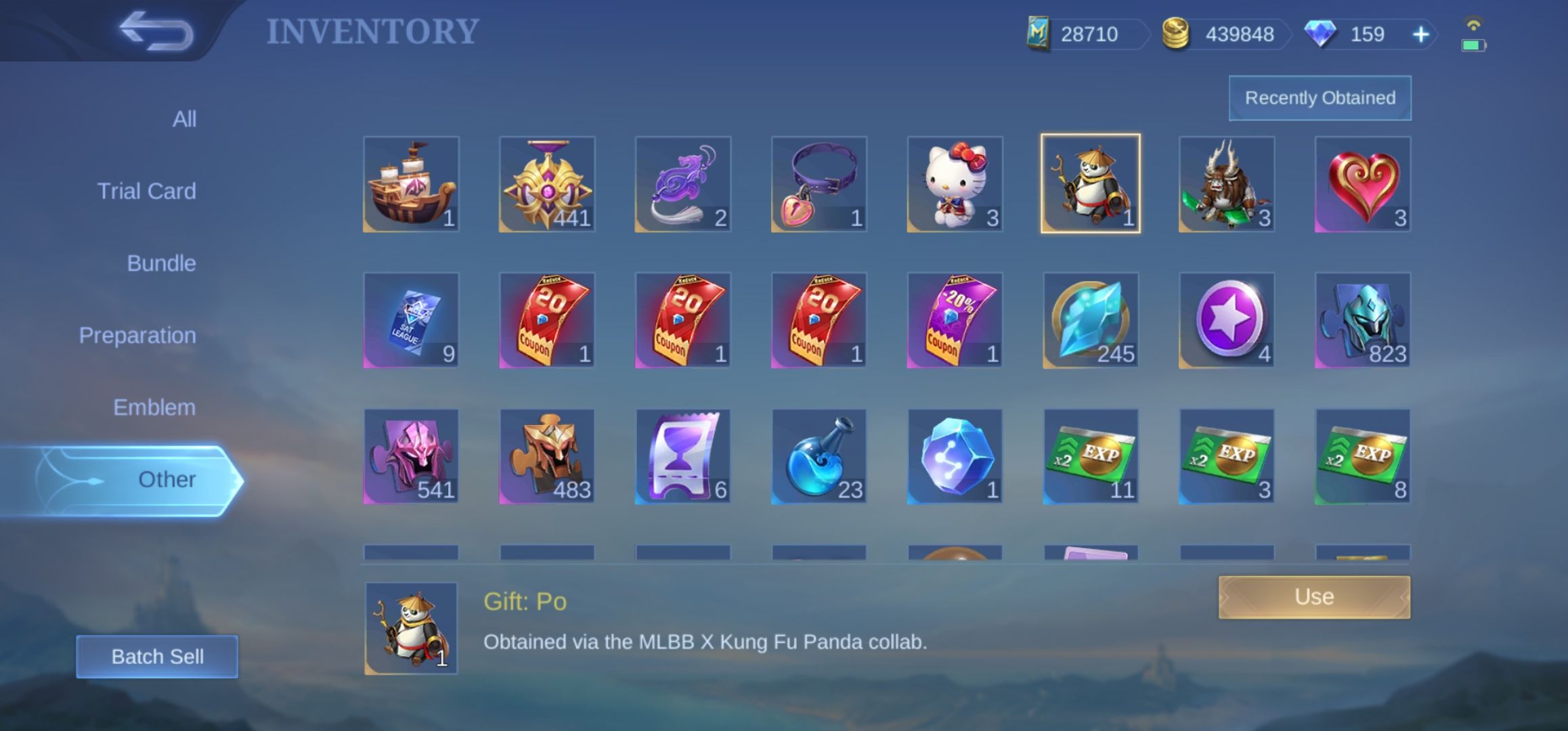This screenshot has height=731, width=1568.
Task: Select the pirate ship item
Action: tap(411, 183)
